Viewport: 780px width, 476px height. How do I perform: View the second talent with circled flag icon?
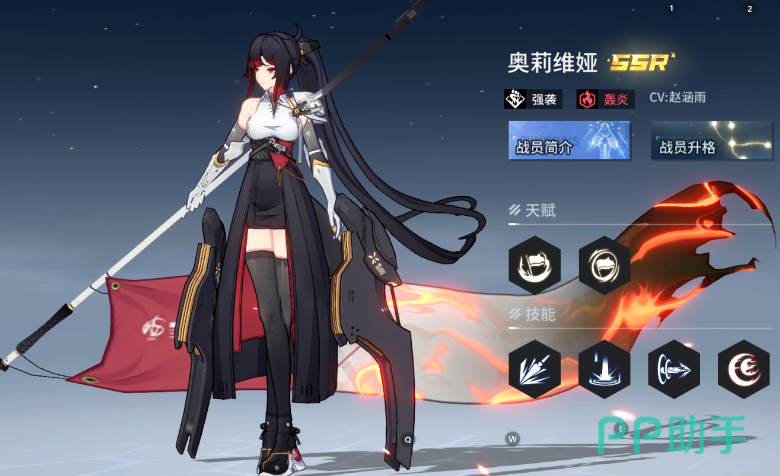coord(604,264)
